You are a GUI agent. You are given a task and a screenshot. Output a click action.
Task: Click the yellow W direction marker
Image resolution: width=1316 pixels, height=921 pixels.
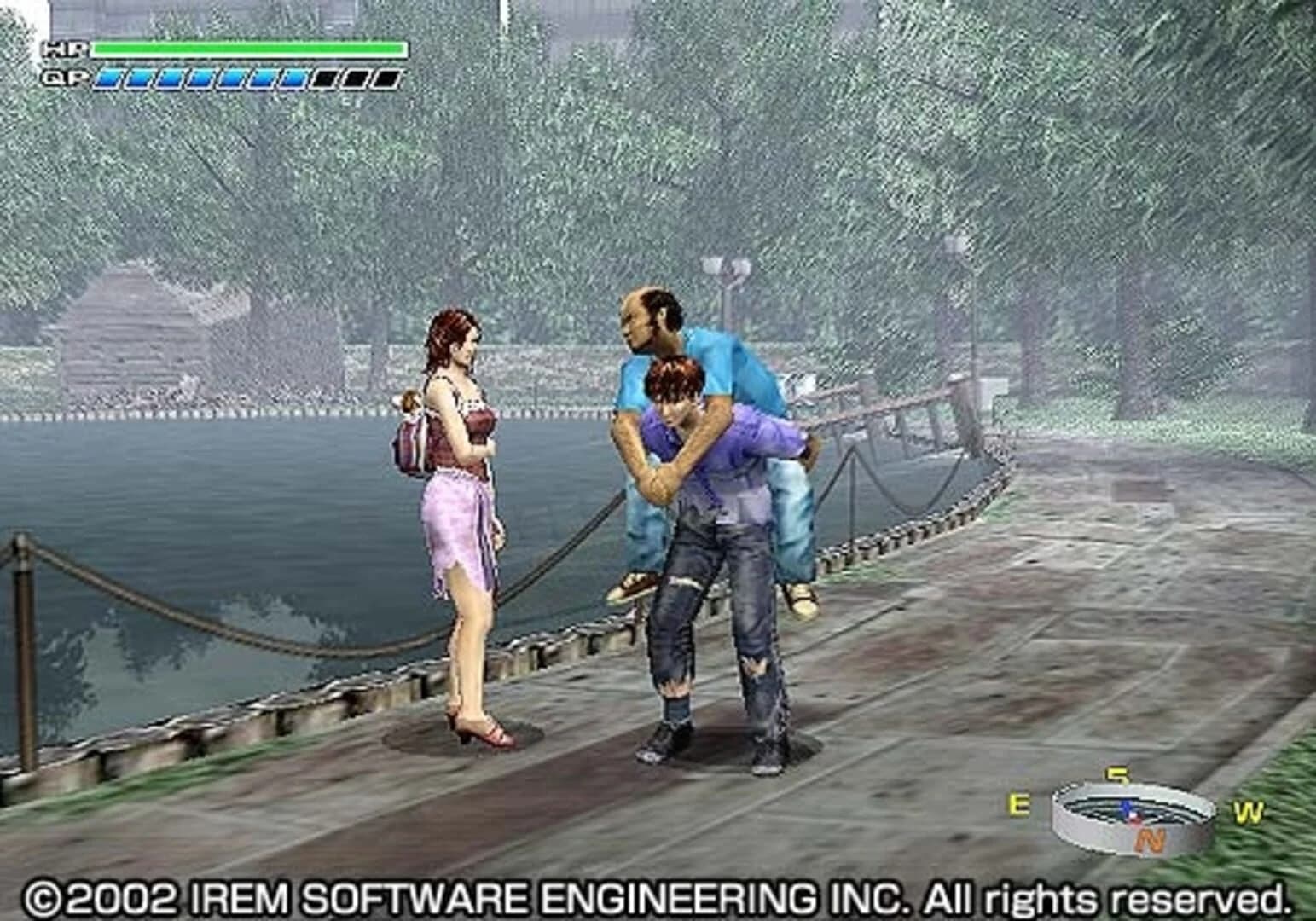(1249, 811)
